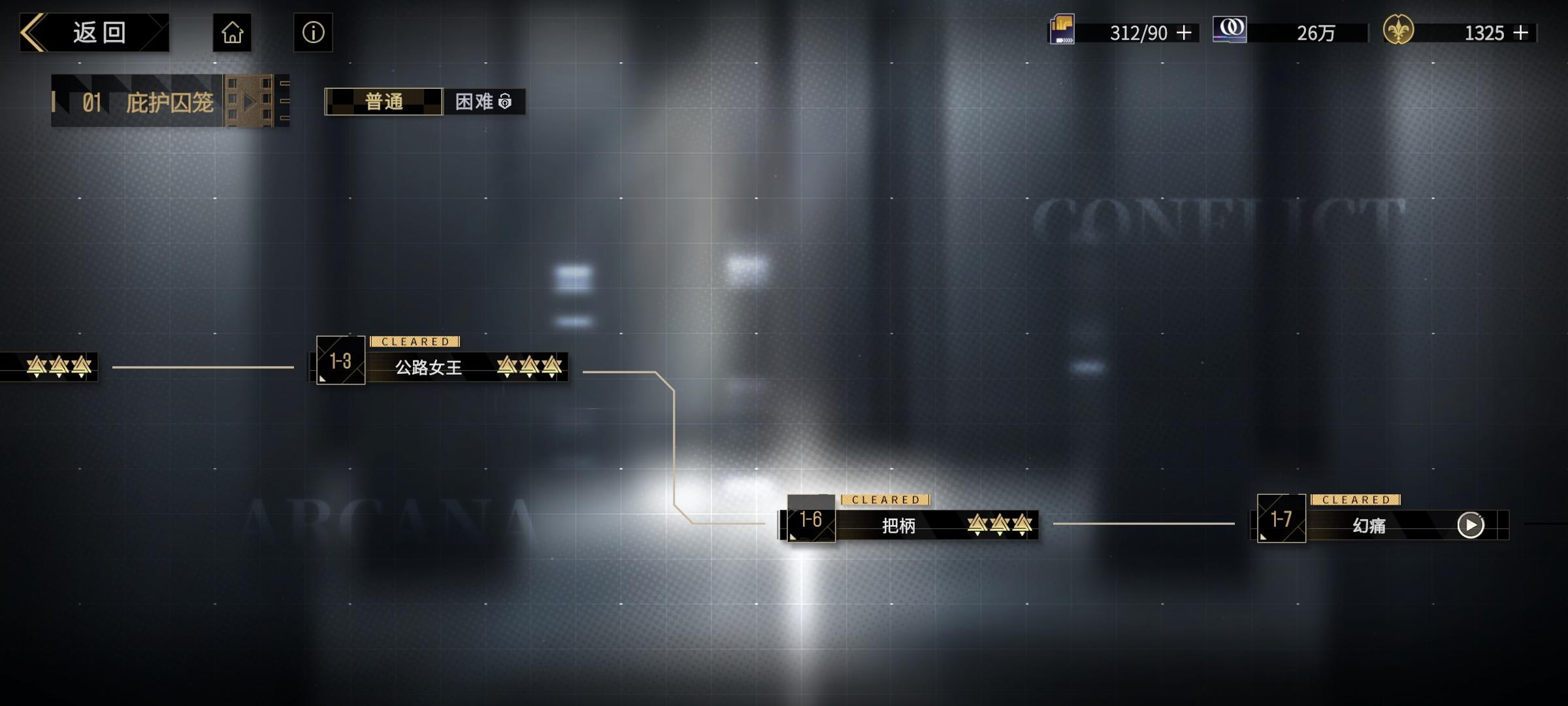Open the info (ⓘ) icon next to home
1568x706 pixels.
click(x=312, y=33)
